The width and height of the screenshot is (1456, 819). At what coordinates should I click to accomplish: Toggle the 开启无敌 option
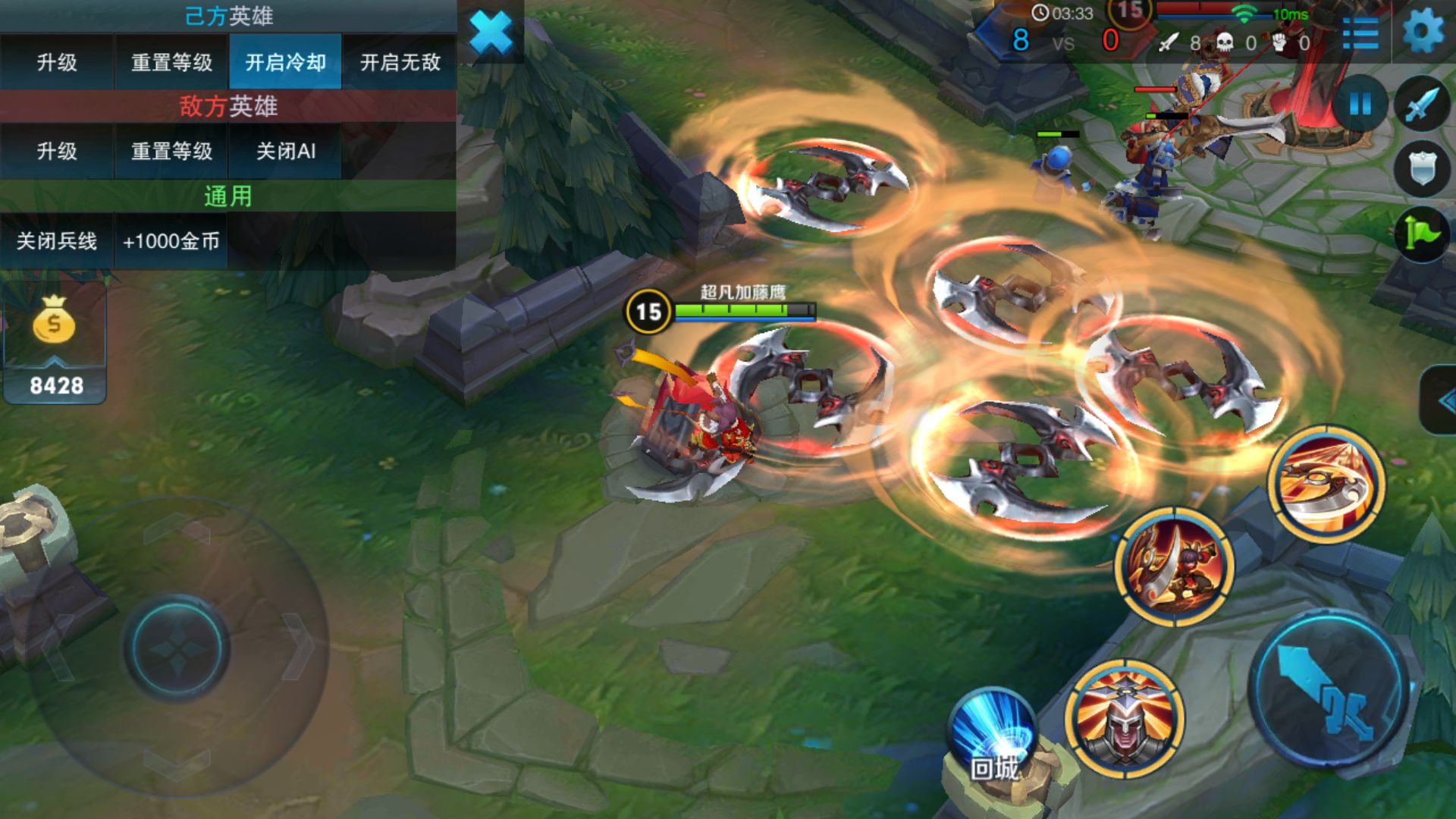(x=400, y=62)
